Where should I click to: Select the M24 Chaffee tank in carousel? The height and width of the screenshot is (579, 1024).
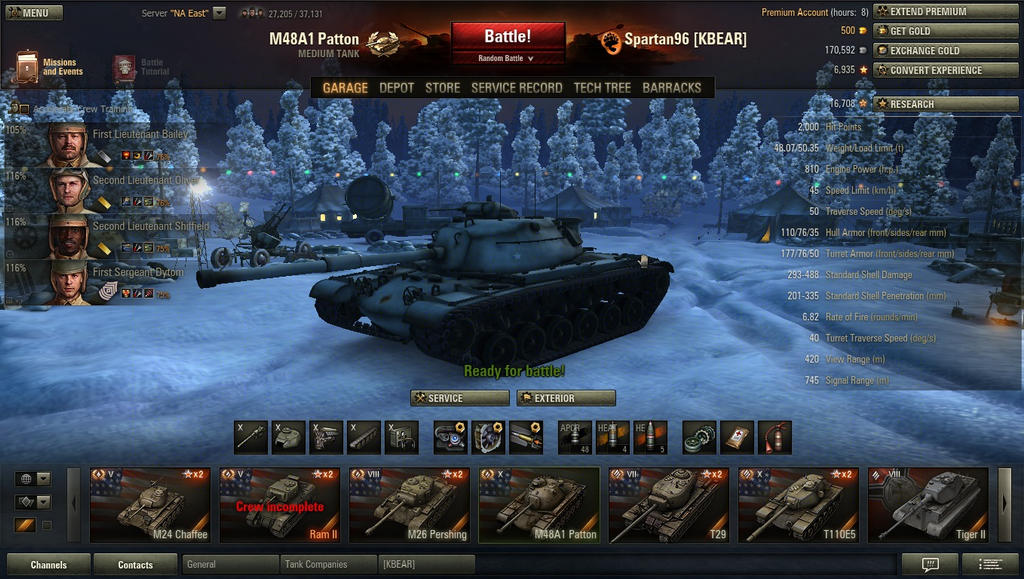pos(150,505)
